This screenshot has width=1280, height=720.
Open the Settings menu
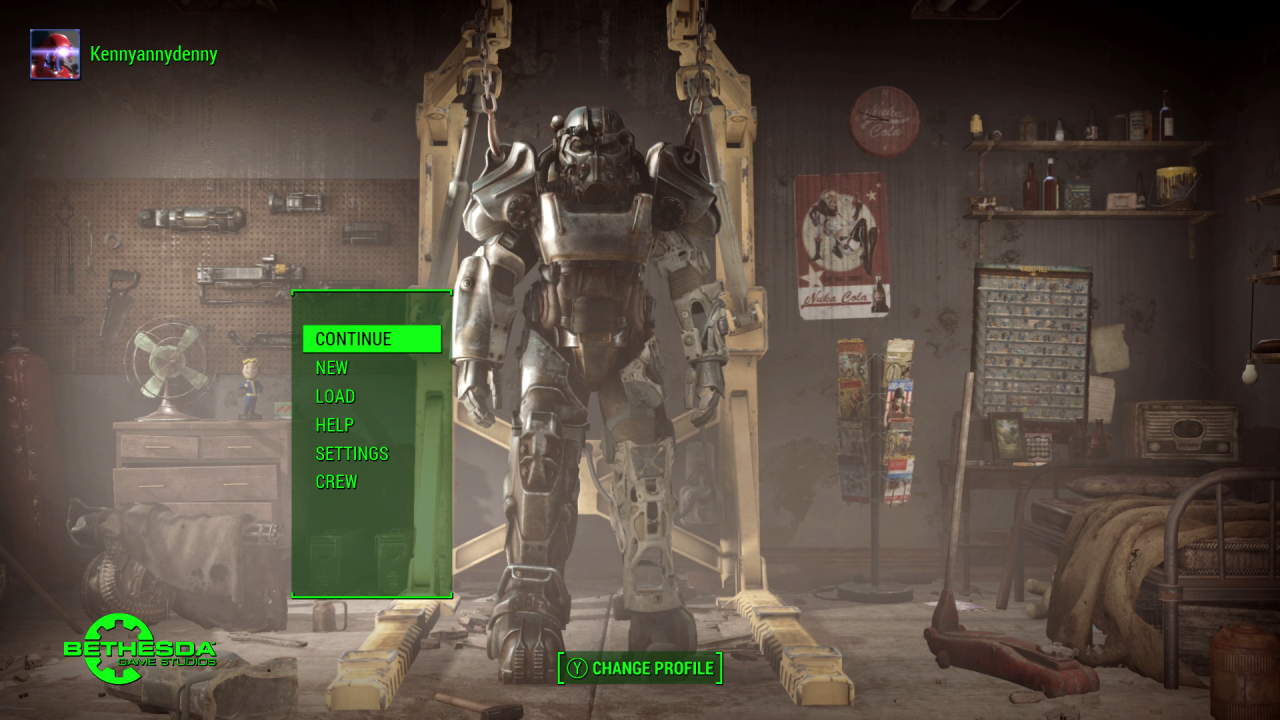[x=351, y=454]
